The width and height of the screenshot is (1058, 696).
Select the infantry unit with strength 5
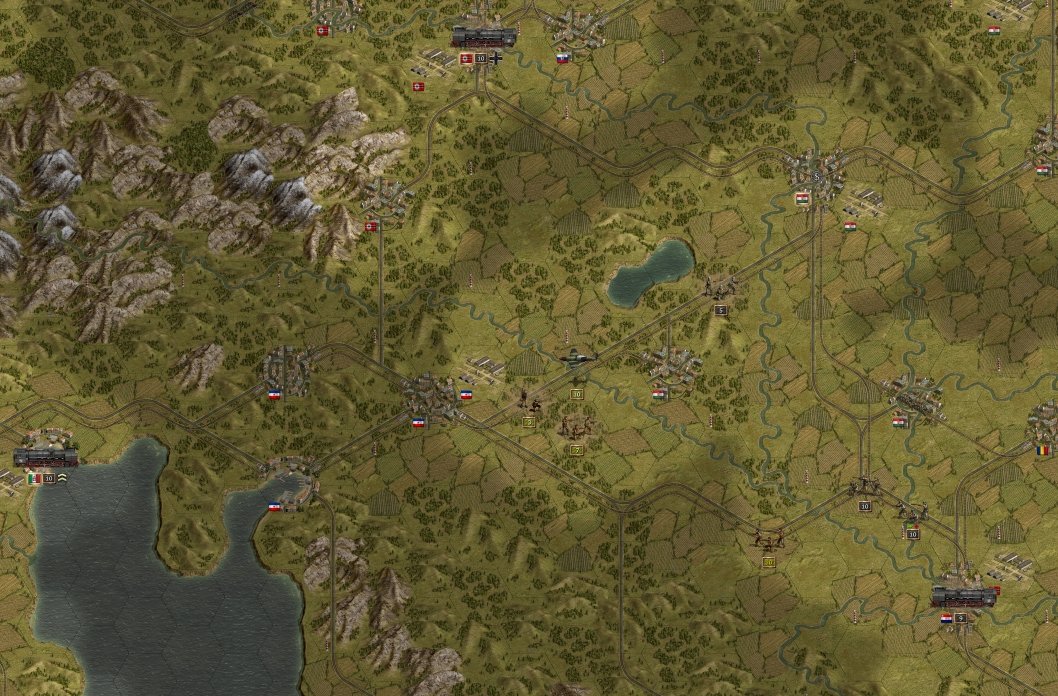tap(720, 289)
